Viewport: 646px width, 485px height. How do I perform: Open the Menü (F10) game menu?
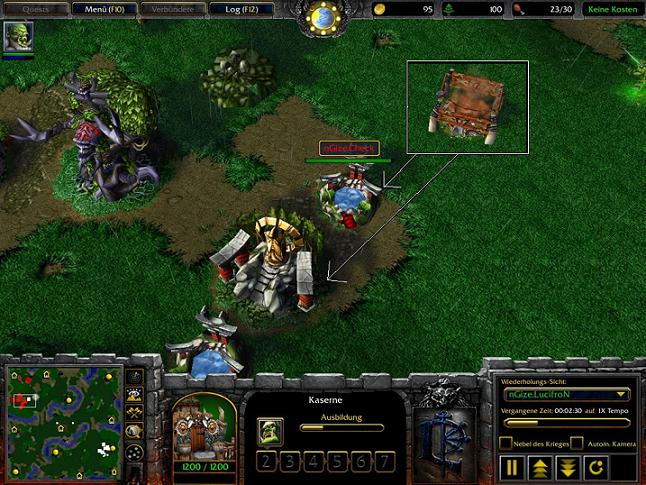coord(102,10)
